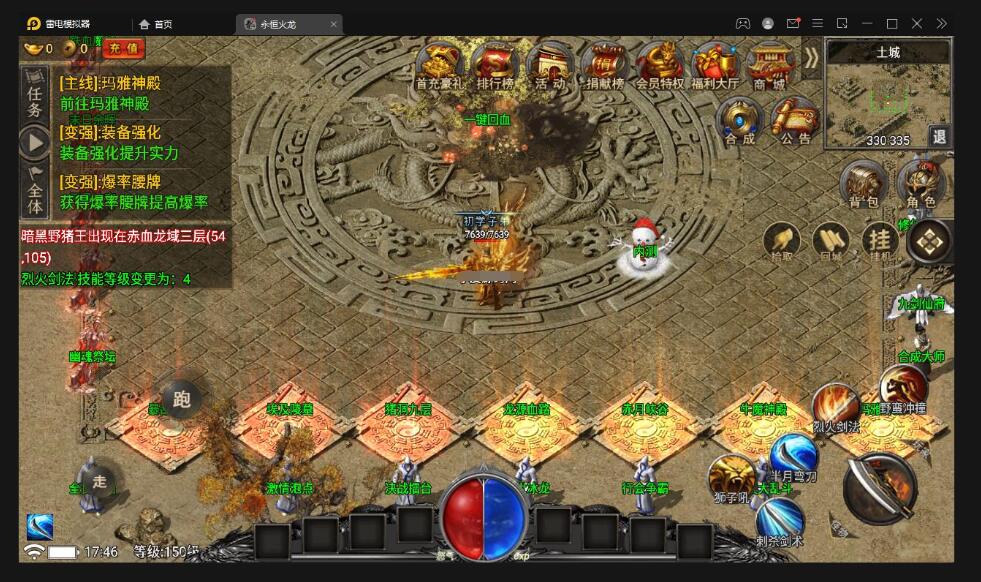The width and height of the screenshot is (981, 582).
Task: Open the 合成 synthesis menu
Action: [x=740, y=122]
